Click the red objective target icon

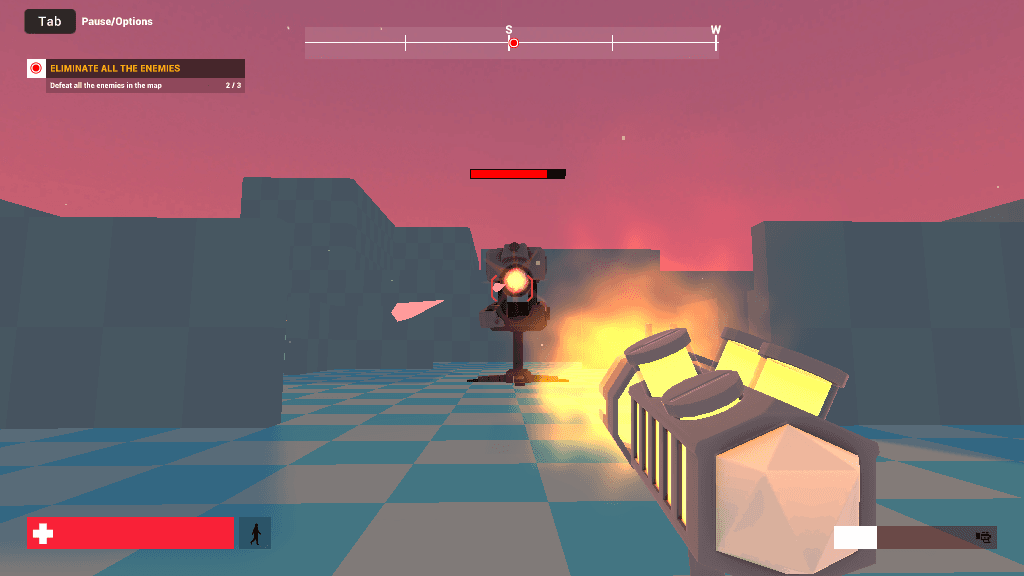coord(36,69)
